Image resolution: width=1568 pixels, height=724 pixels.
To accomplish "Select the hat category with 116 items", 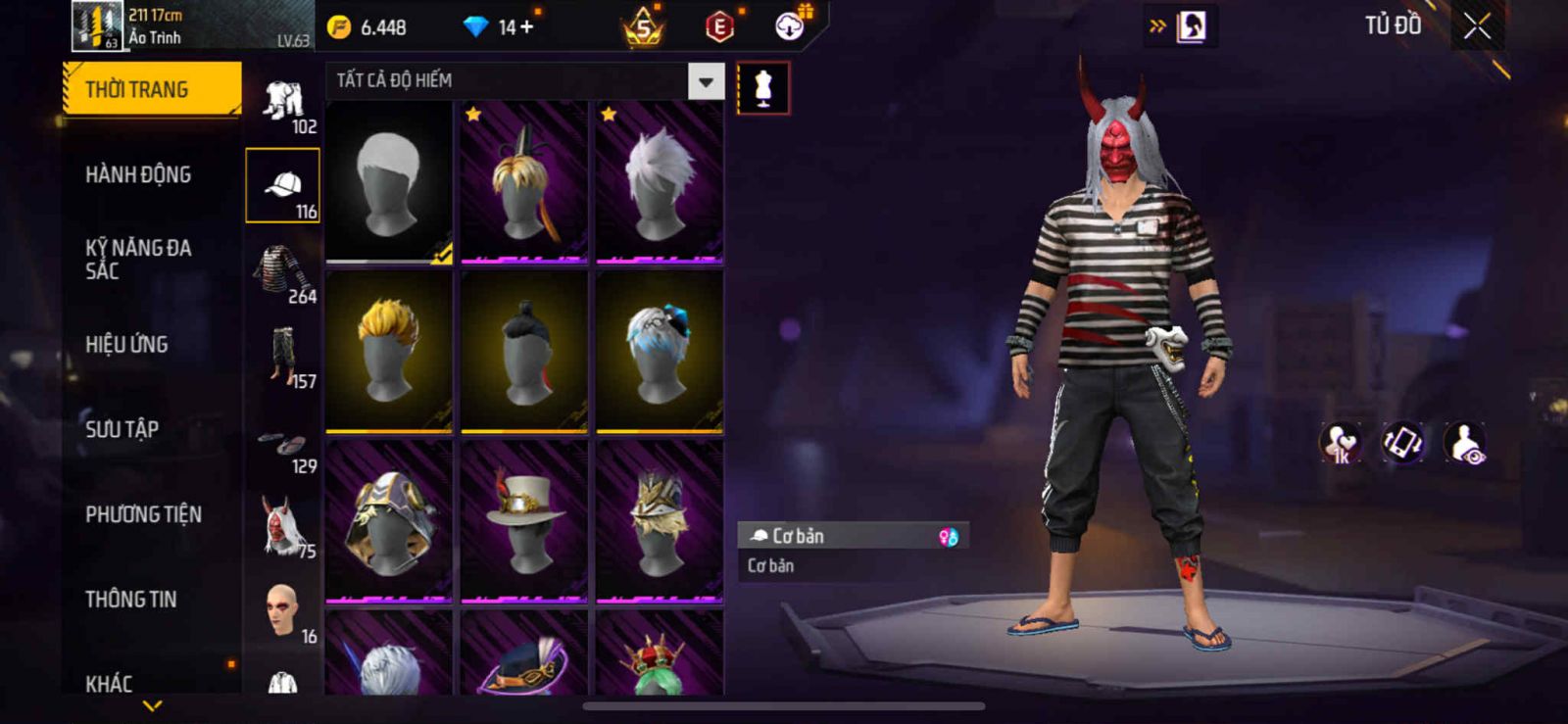I will [282, 186].
